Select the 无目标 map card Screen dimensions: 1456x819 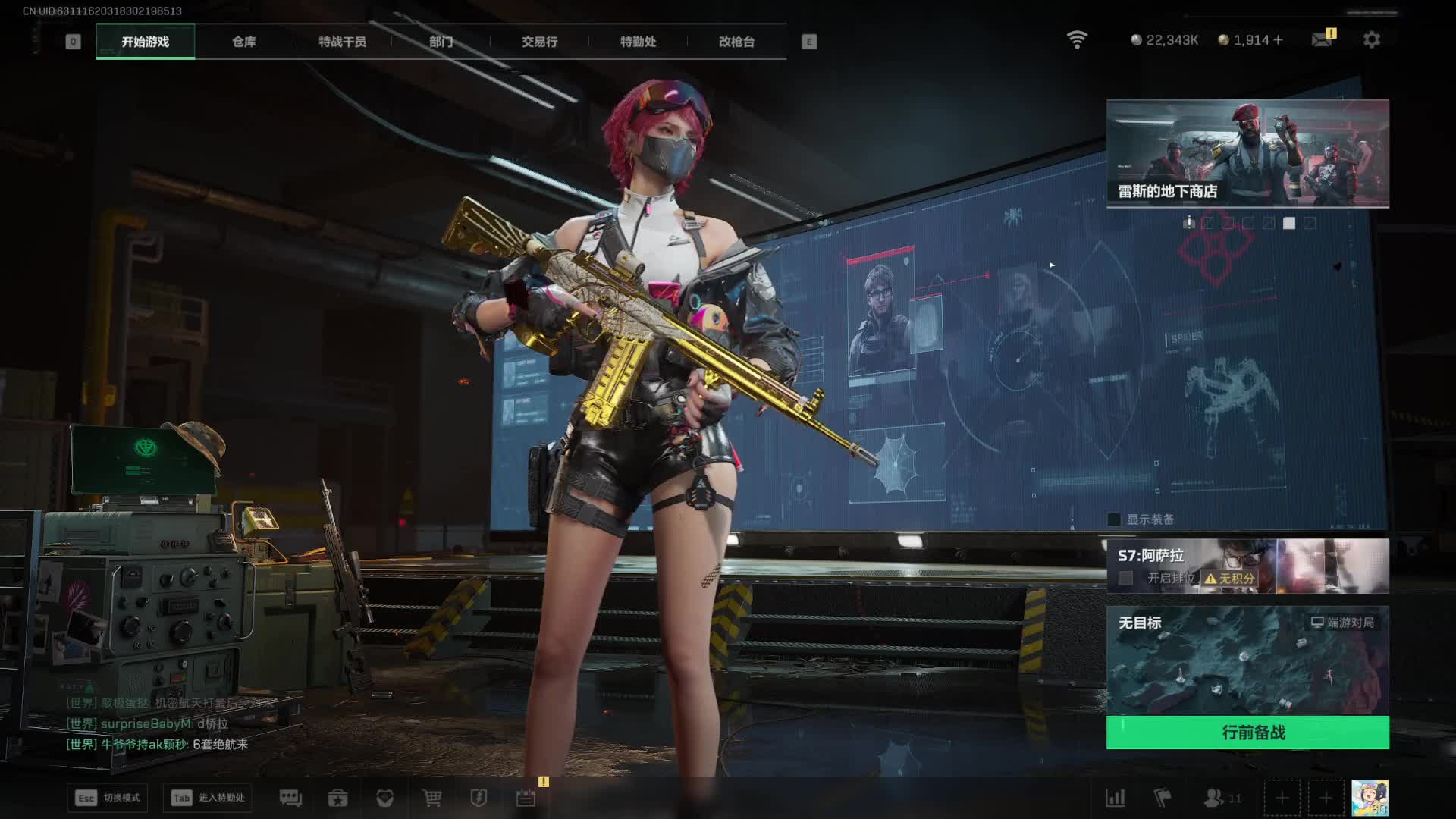(1247, 660)
